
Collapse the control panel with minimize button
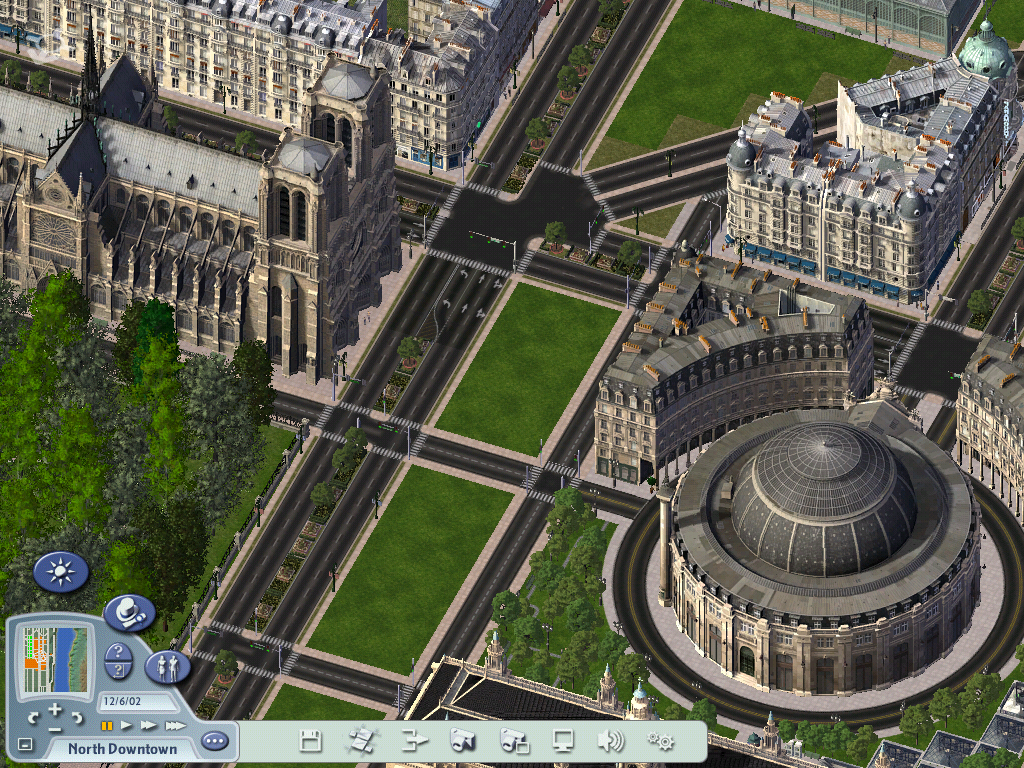pos(25,744)
